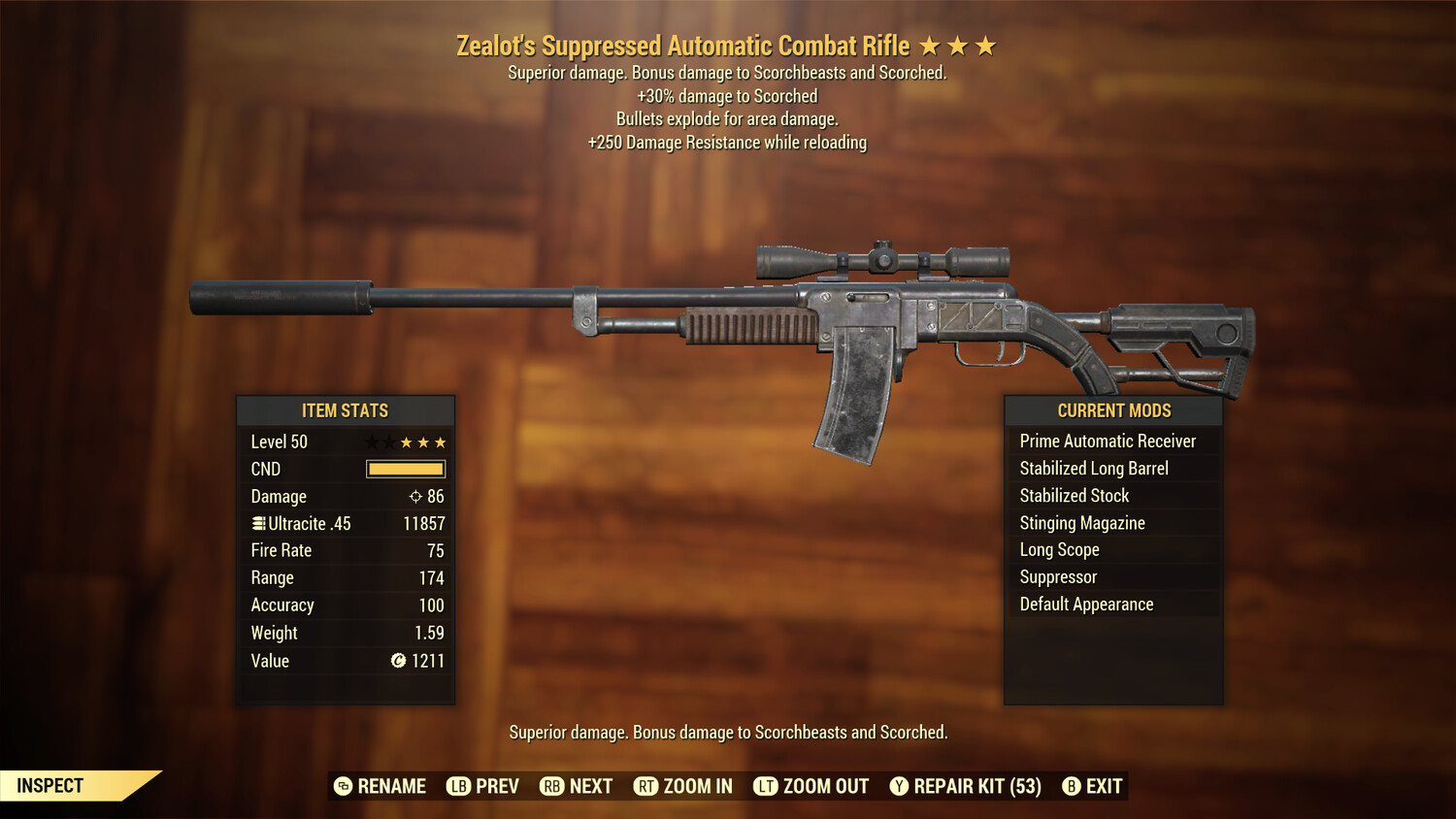Click the LT zoom out icon

click(x=764, y=786)
